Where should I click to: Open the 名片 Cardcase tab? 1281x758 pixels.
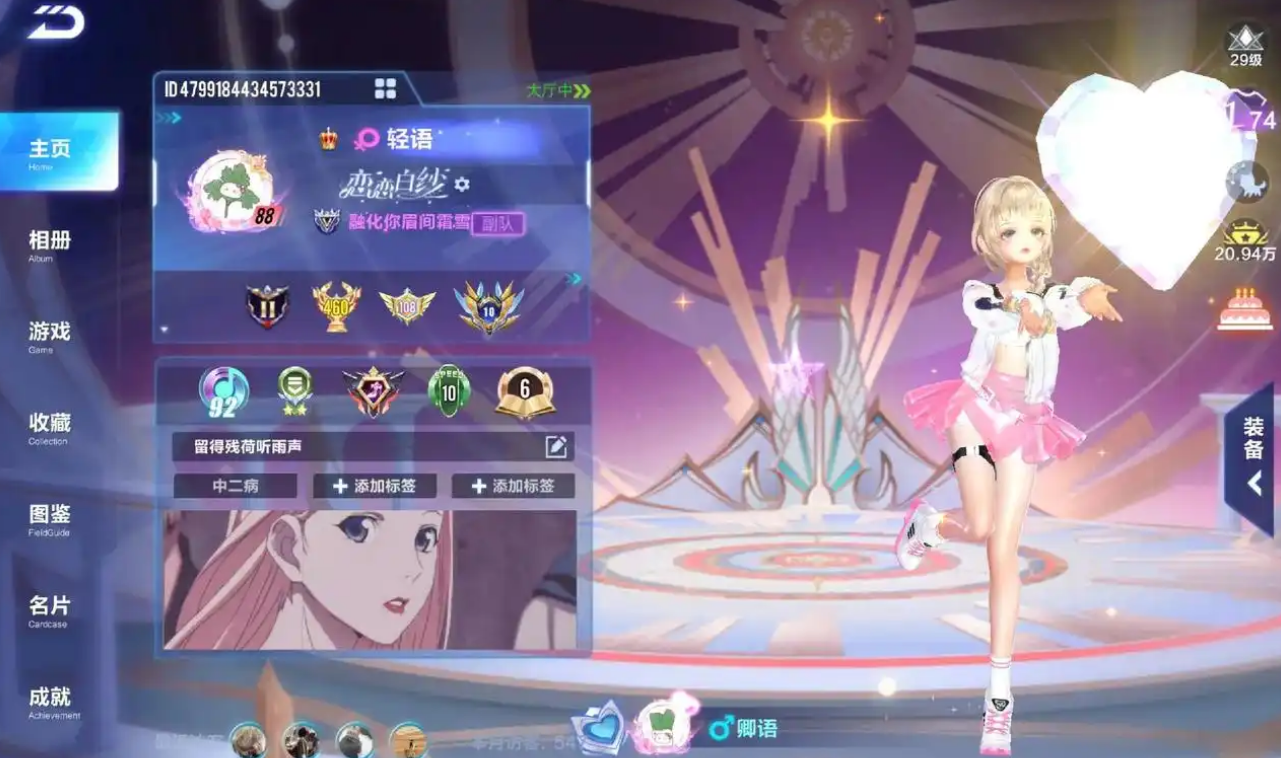point(50,609)
